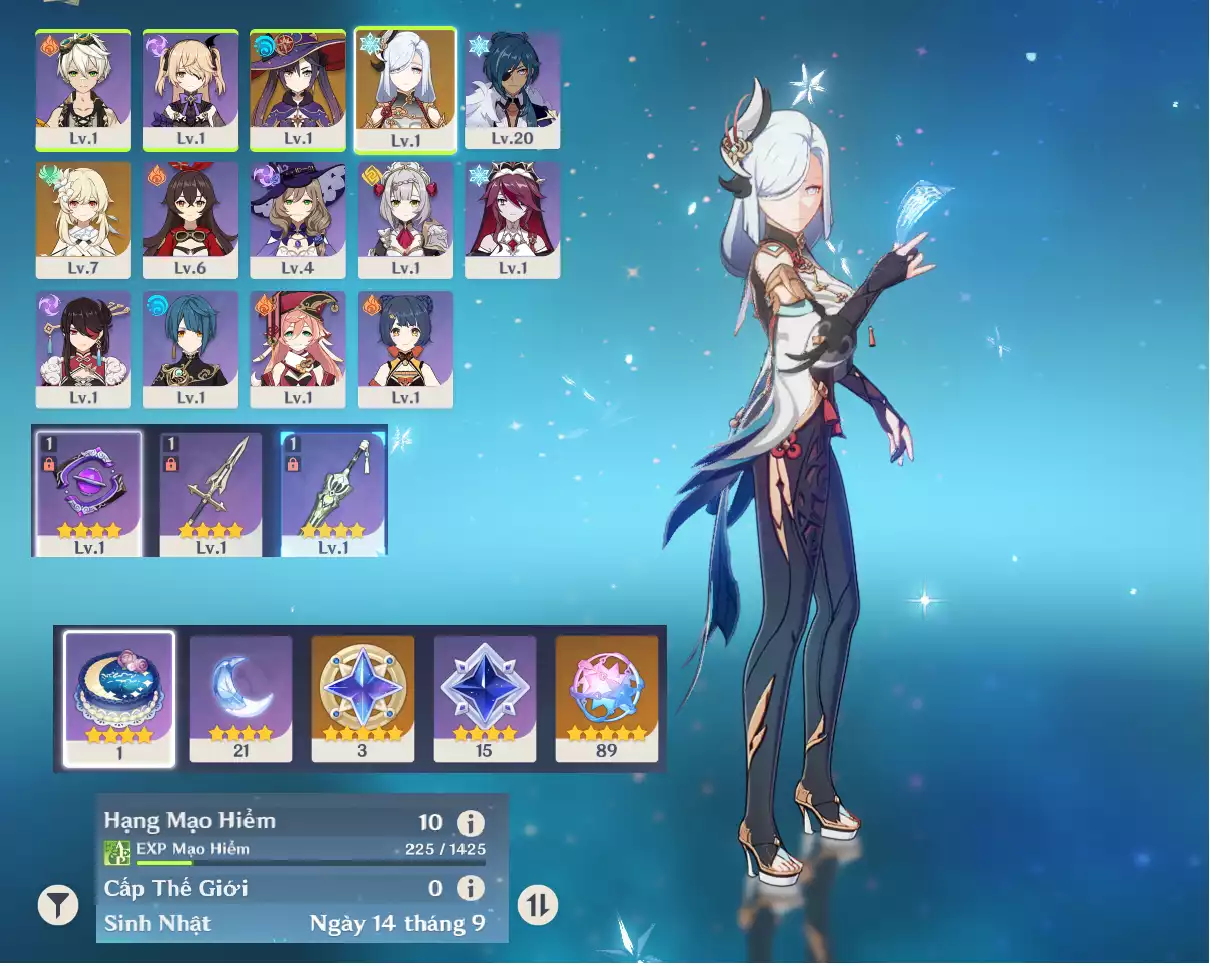This screenshot has width=1210, height=966.
Task: Open the blonde Traveler at Lv.7
Action: [83, 219]
